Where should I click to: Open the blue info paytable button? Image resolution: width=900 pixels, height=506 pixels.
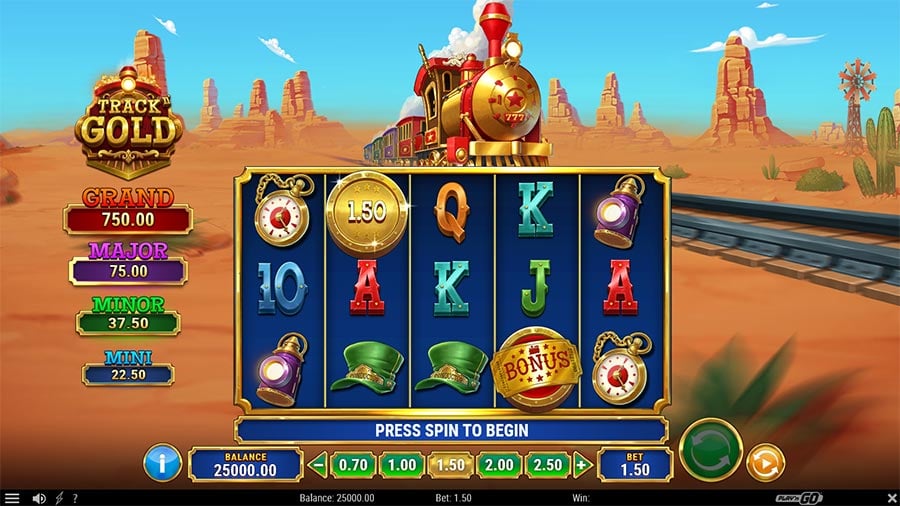click(162, 463)
